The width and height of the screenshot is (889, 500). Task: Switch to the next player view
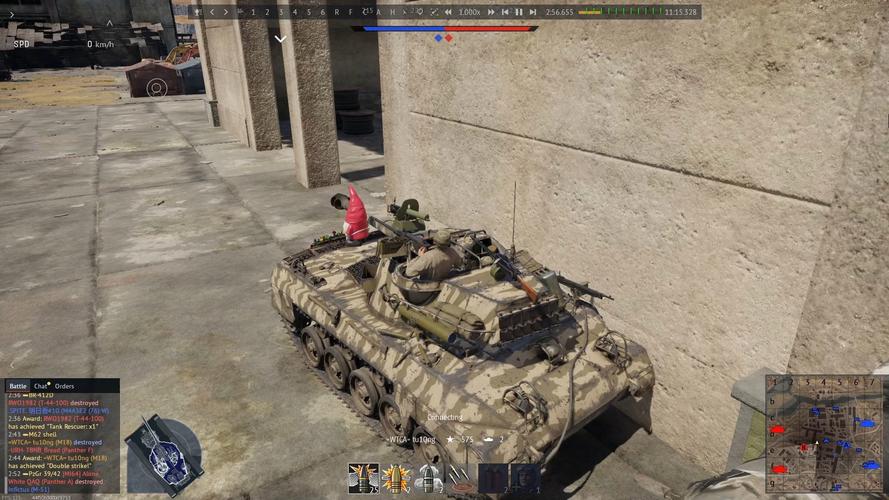[x=225, y=12]
